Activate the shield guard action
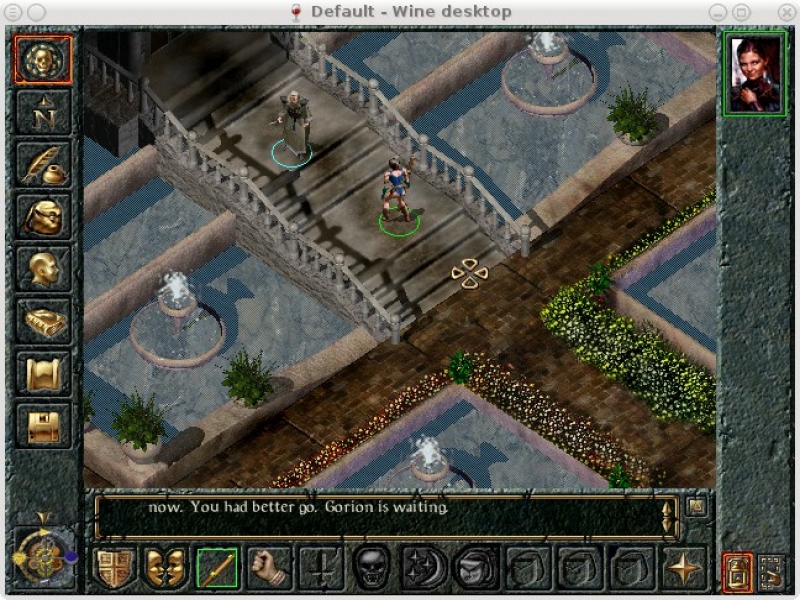This screenshot has height=600, width=800. click(113, 568)
